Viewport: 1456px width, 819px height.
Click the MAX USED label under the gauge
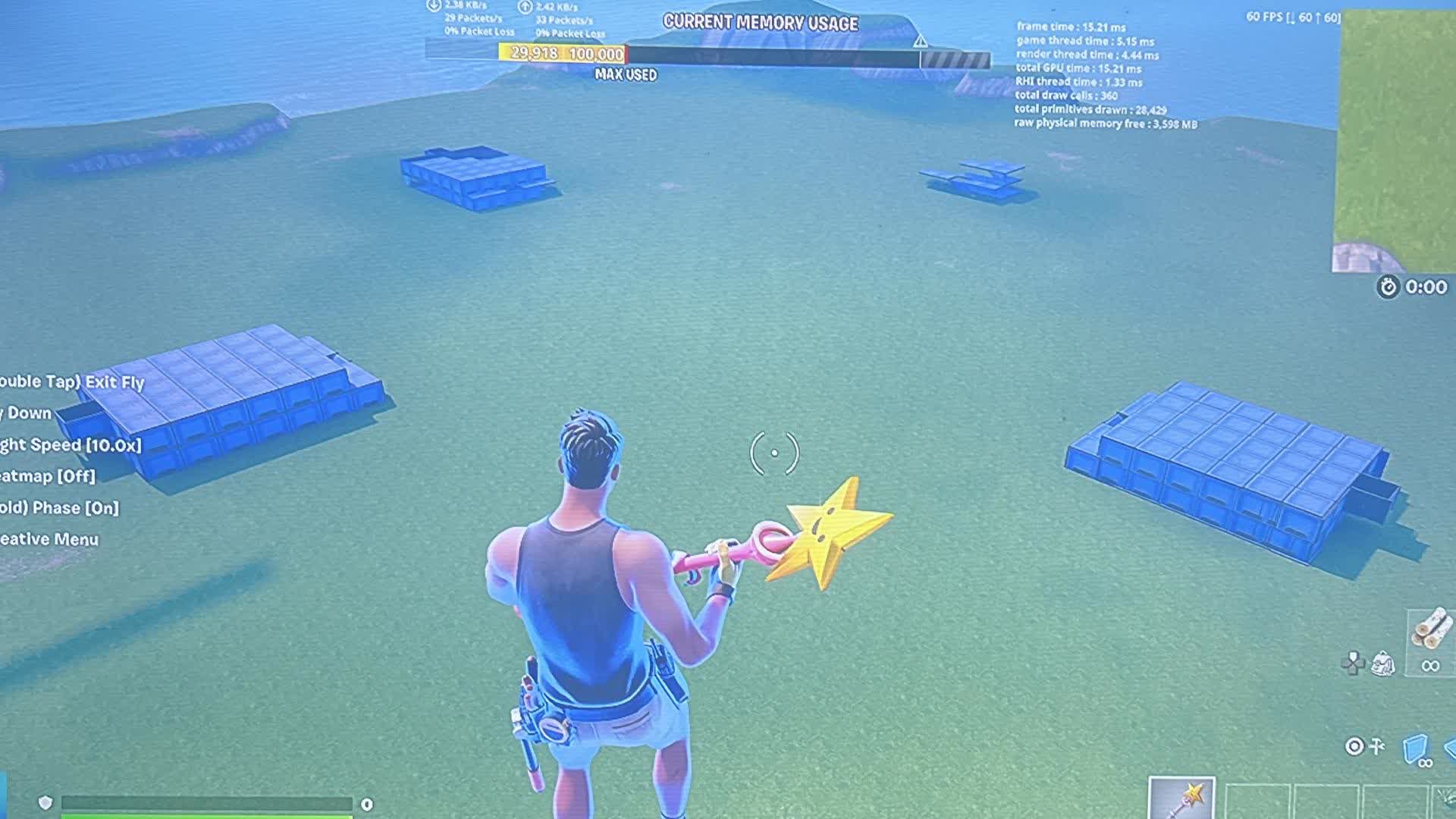(626, 76)
